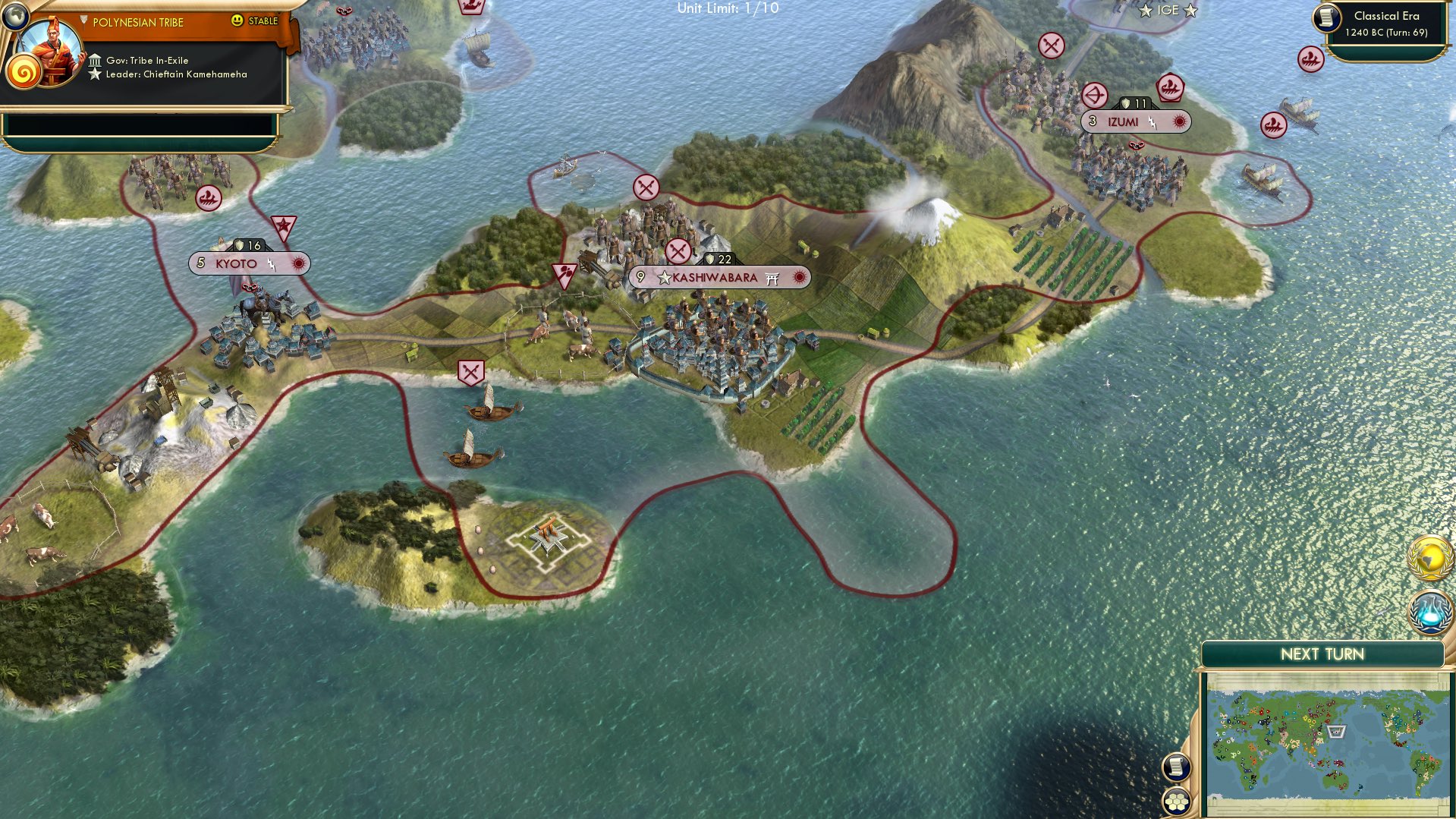Open the notification scroll icon beside the minimap
Viewport: 1456px width, 819px height.
pos(1177,767)
